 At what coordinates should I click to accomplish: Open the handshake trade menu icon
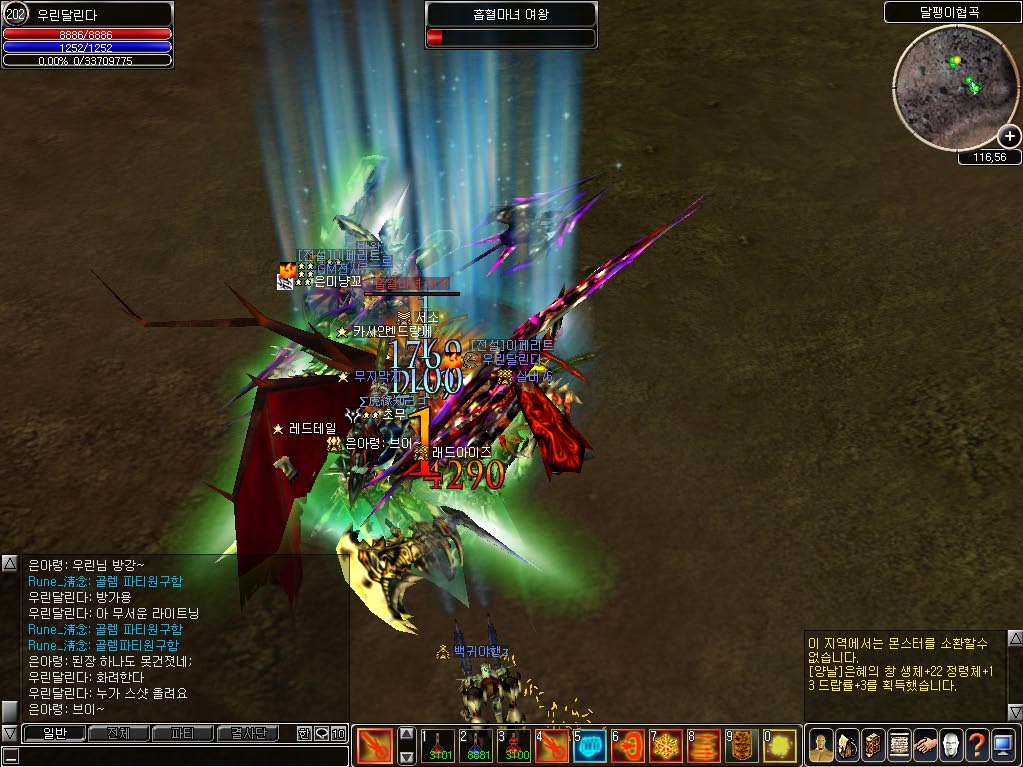pos(925,746)
